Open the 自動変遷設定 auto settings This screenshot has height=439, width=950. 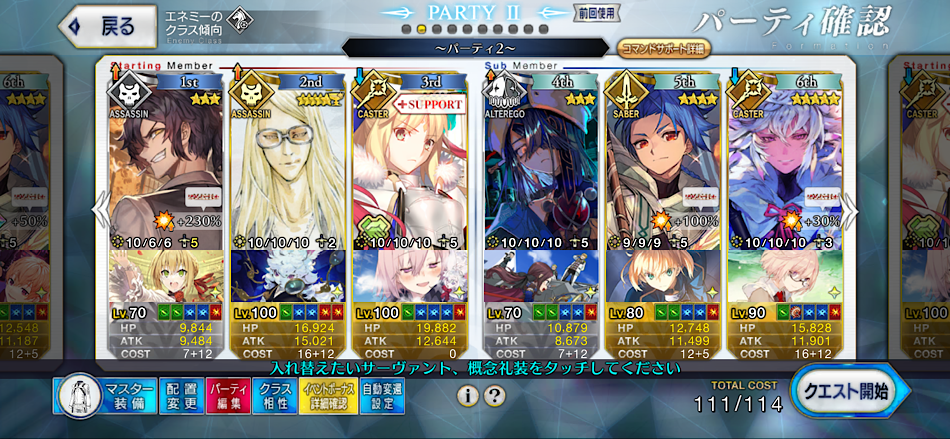[x=382, y=396]
